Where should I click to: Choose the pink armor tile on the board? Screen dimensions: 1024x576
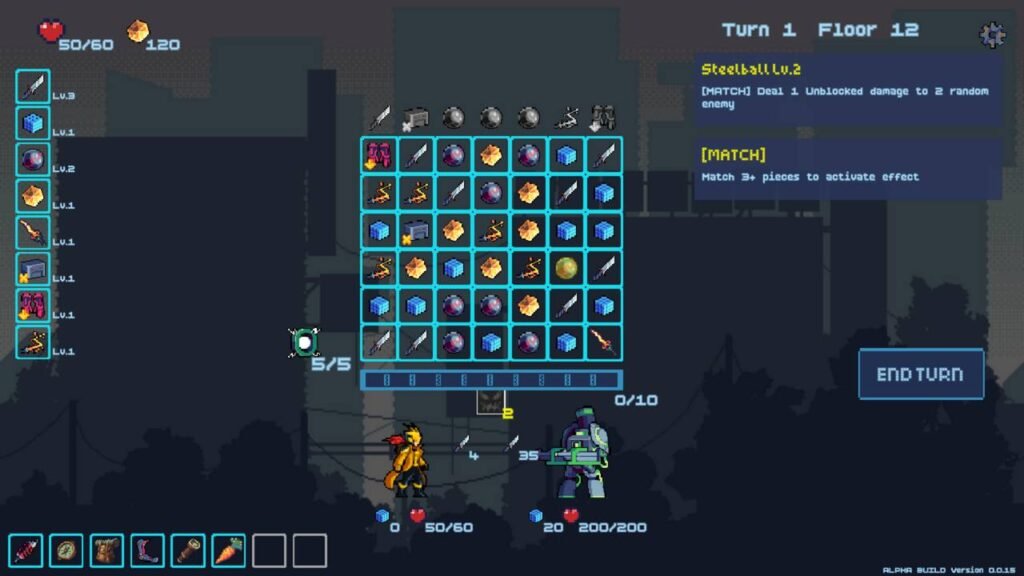(378, 155)
